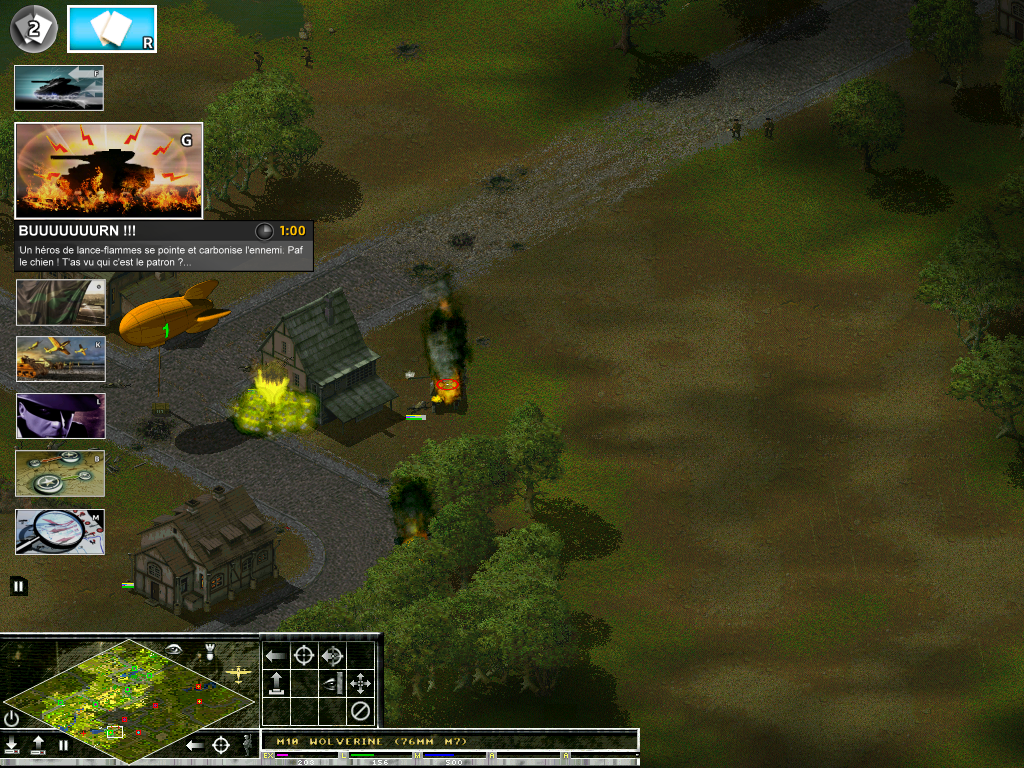
Task: Choose the stop order circle-slash icon
Action: coord(360,712)
